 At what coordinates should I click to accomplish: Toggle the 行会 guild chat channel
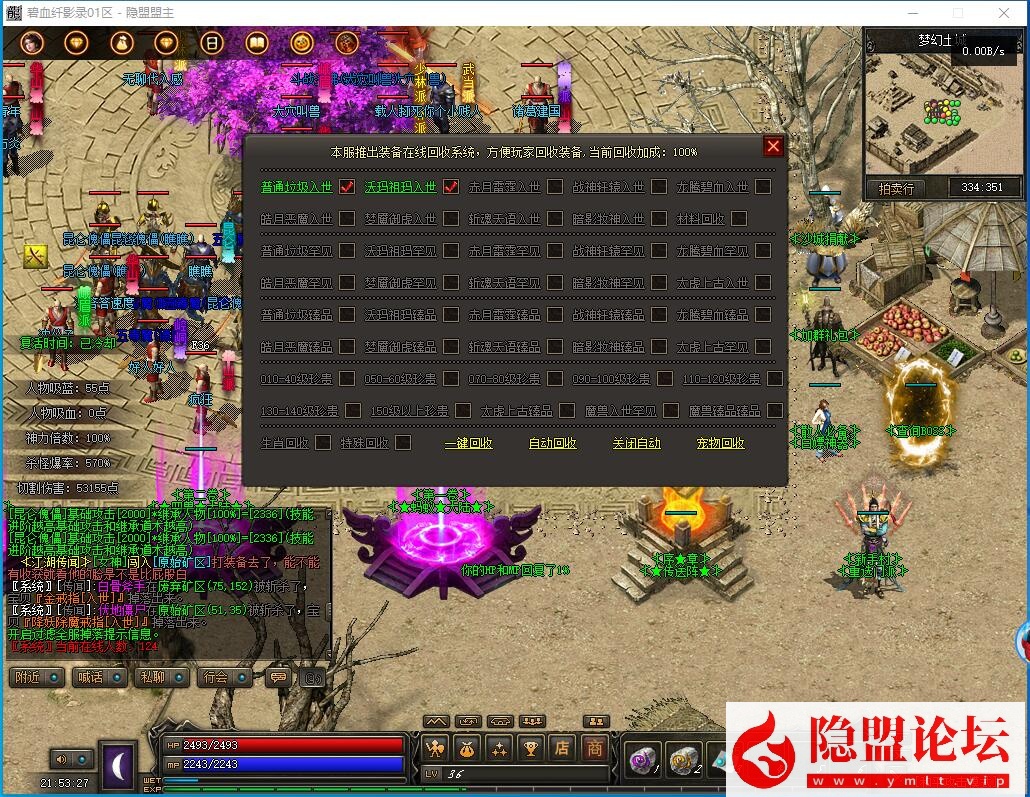click(x=215, y=677)
